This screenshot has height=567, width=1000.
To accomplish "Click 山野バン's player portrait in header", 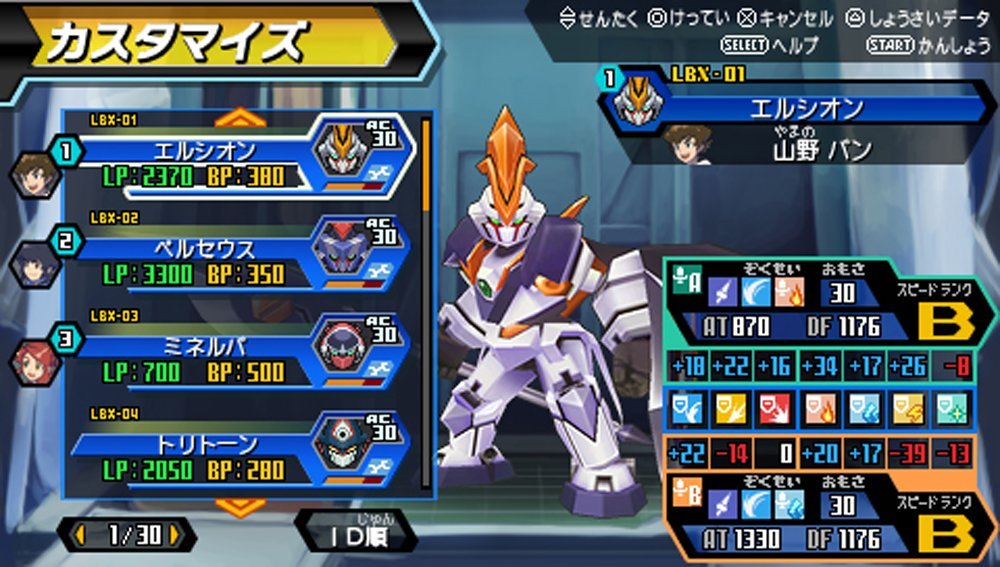I will tap(688, 146).
